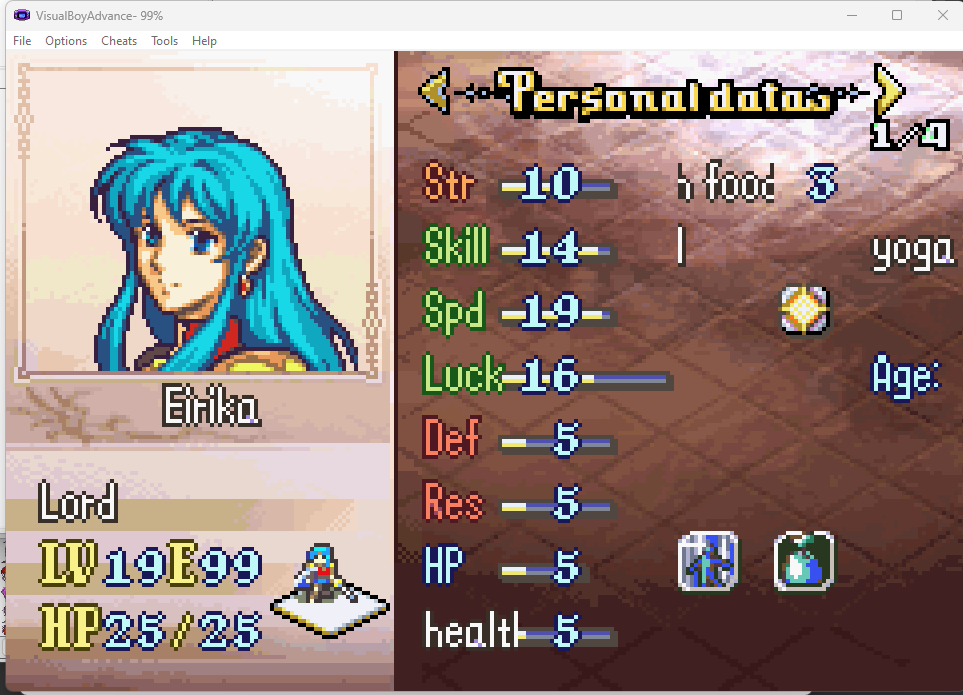
Task: Open the Cheats menu
Action: (x=119, y=41)
